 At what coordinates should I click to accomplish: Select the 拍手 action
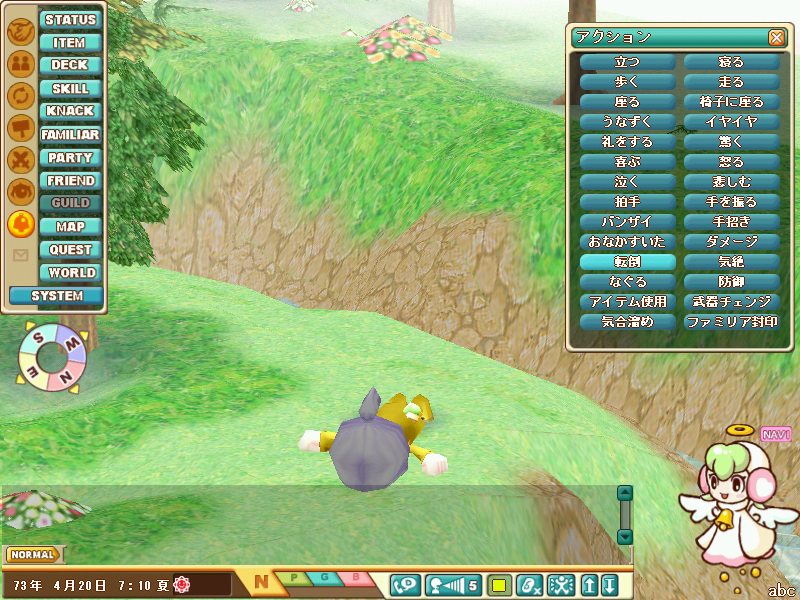point(628,202)
